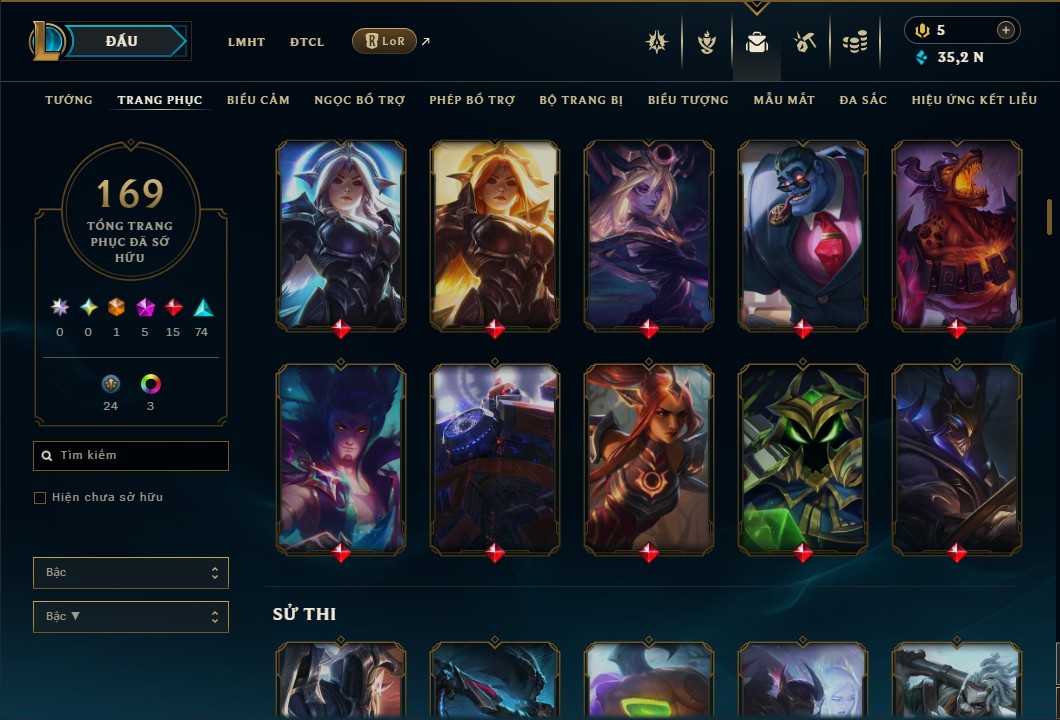Open the first Bậc dropdown
Viewport: 1060px width, 720px height.
(131, 573)
